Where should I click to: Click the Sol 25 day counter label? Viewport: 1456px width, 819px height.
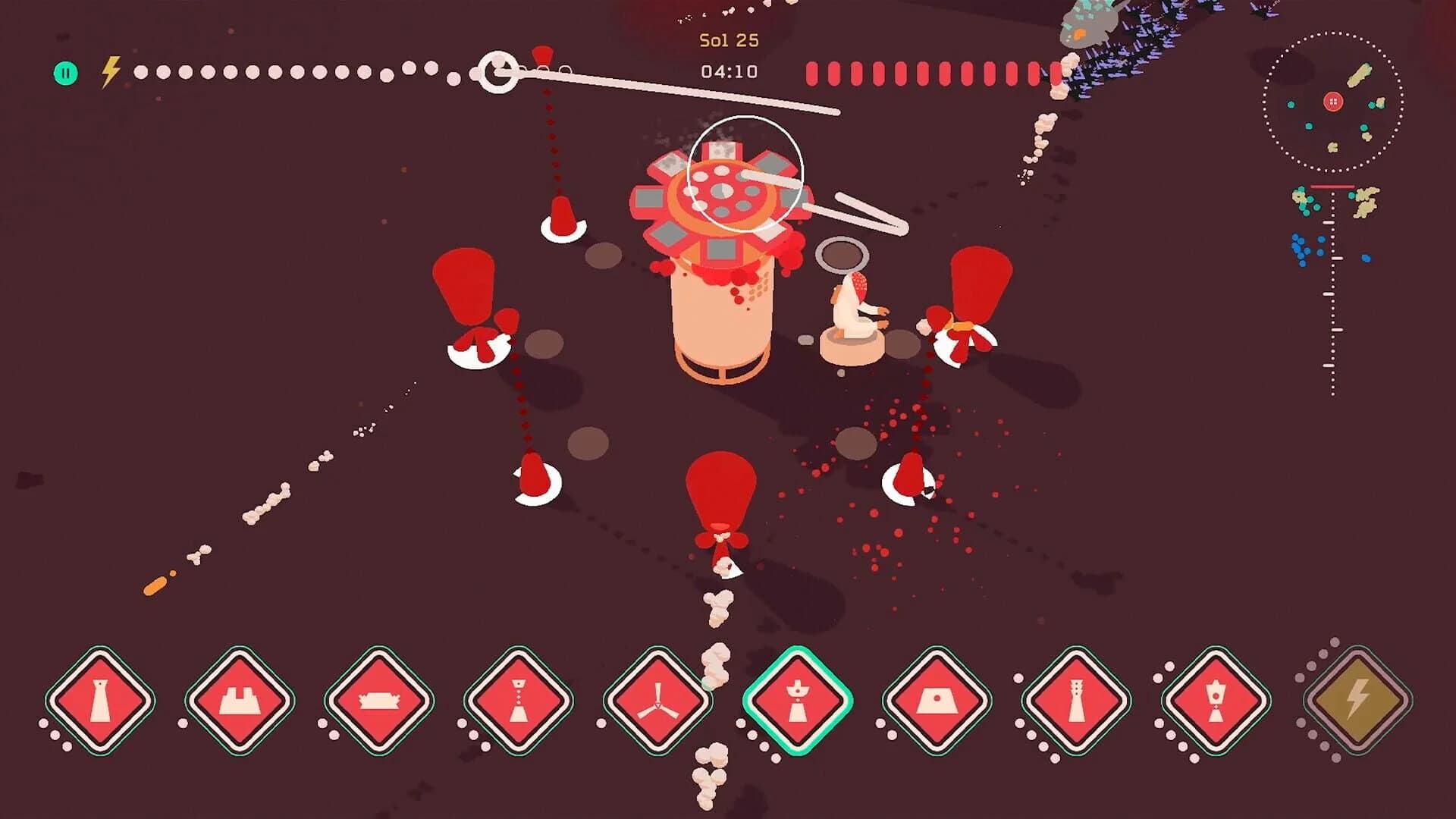click(x=726, y=42)
